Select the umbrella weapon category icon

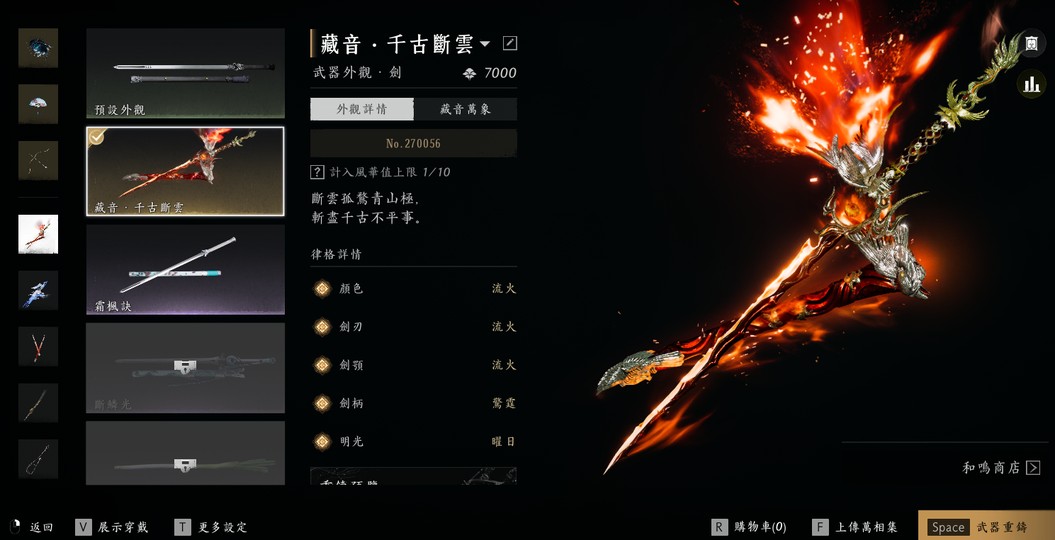[x=38, y=104]
